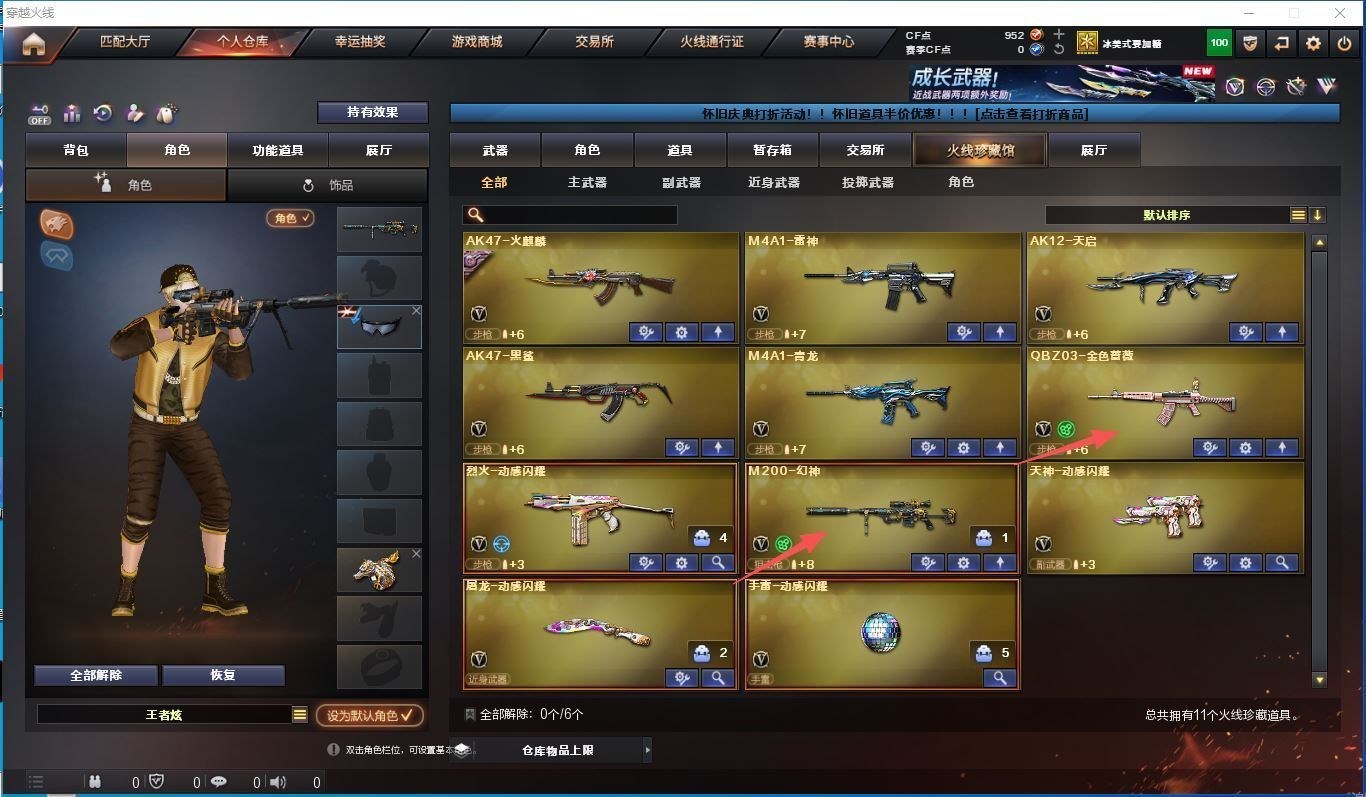Filter by 主武器 primary weapons
Viewport: 1366px width, 797px height.
pyautogui.click(x=587, y=182)
